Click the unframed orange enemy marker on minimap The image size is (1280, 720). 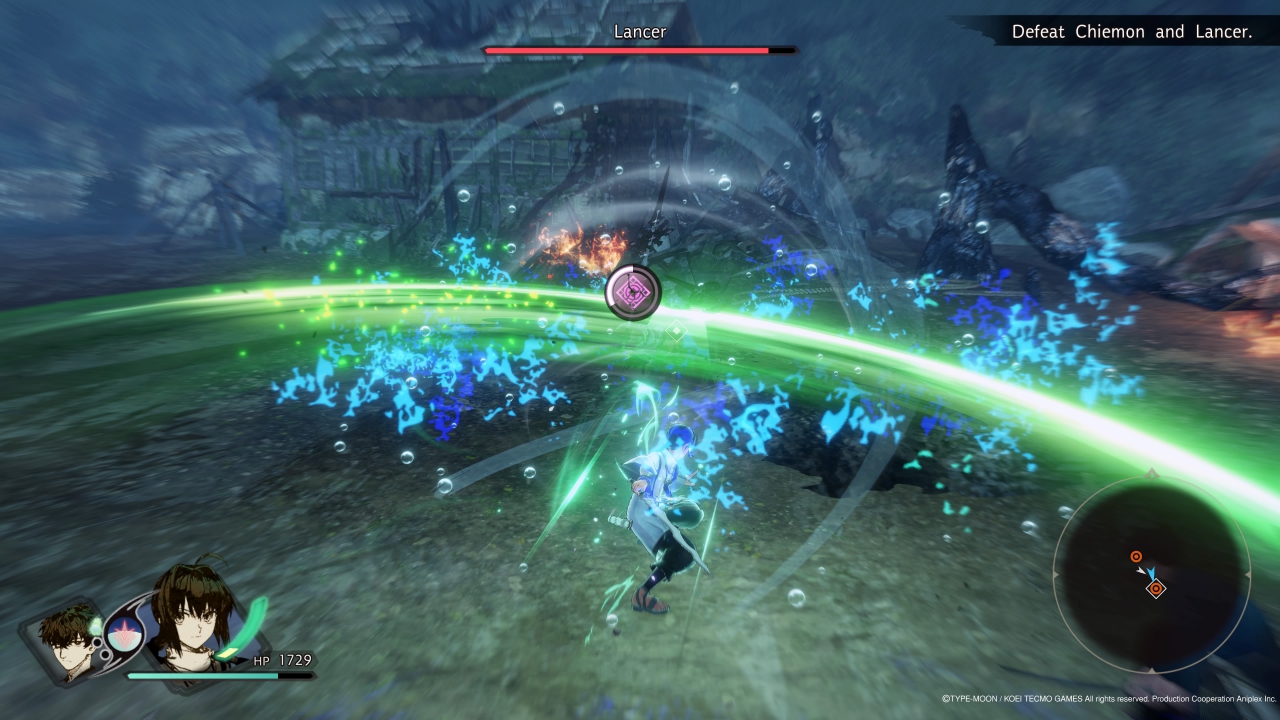(1136, 557)
